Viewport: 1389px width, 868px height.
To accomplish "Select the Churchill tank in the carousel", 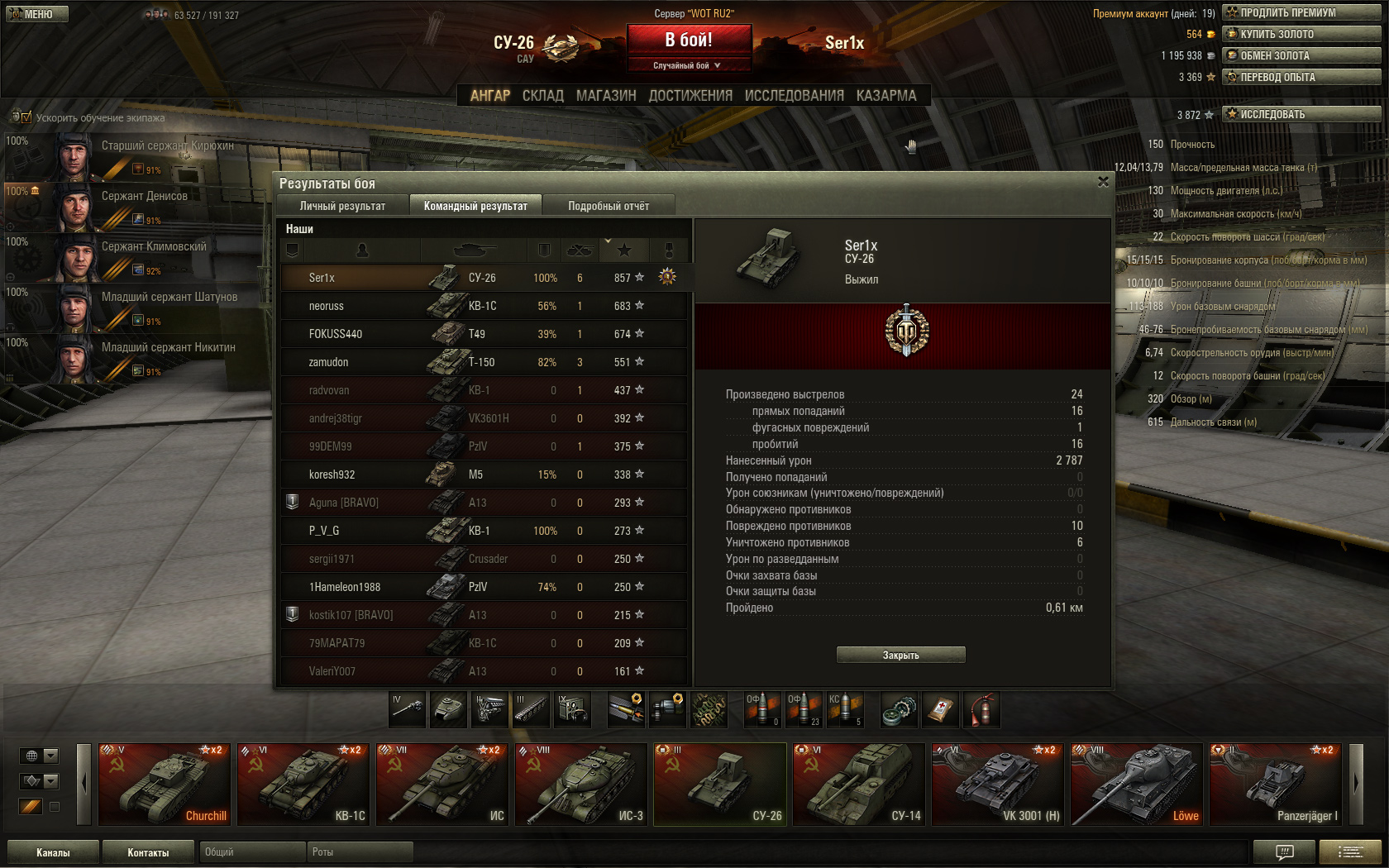I will point(164,784).
